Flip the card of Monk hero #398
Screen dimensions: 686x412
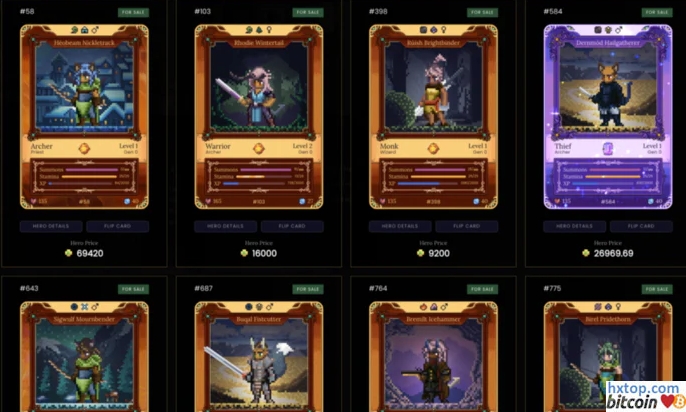pos(466,227)
